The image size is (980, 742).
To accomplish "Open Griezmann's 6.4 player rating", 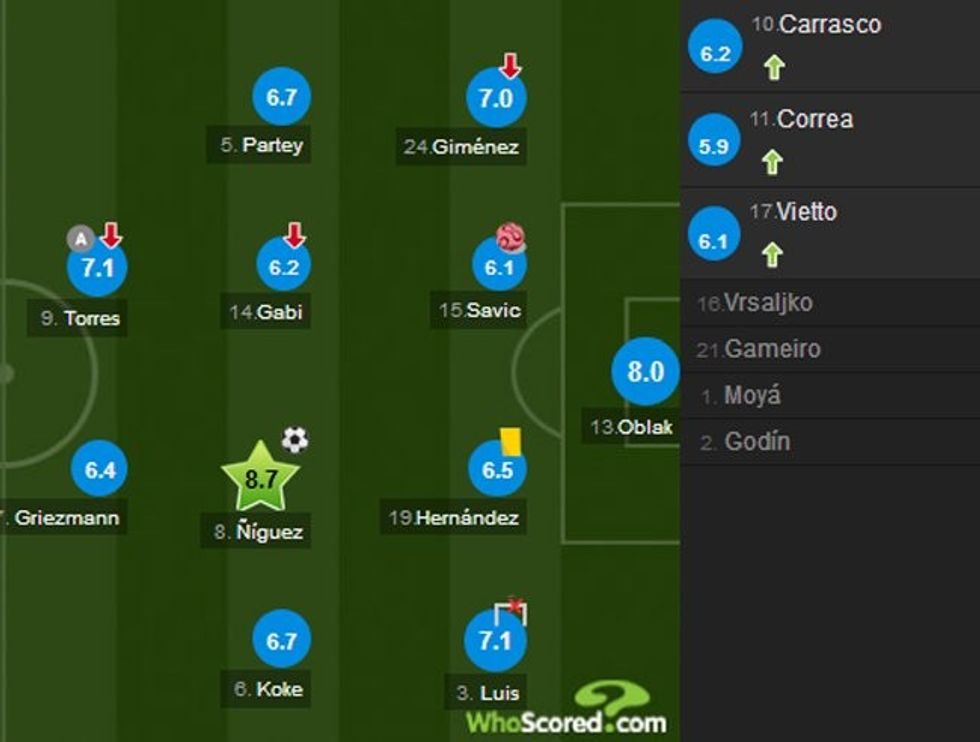I will click(100, 469).
